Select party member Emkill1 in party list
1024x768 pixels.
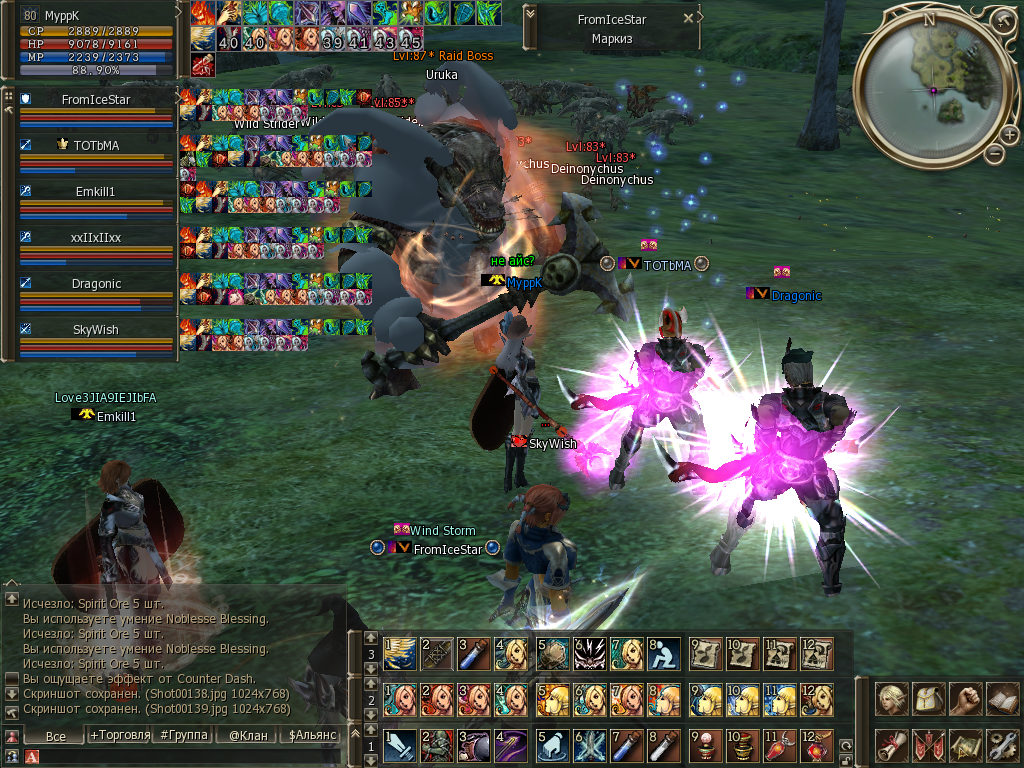click(x=96, y=192)
